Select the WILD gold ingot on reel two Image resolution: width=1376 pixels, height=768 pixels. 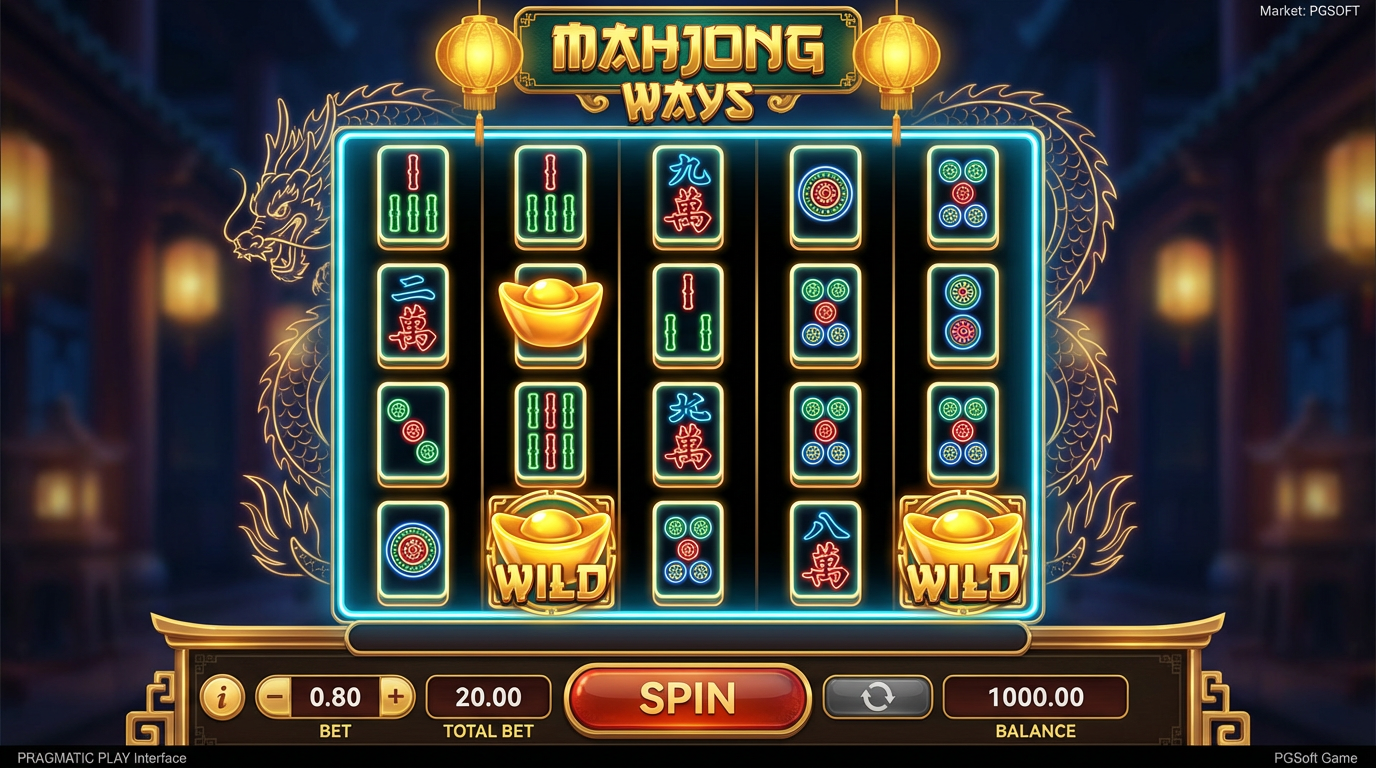point(549,550)
